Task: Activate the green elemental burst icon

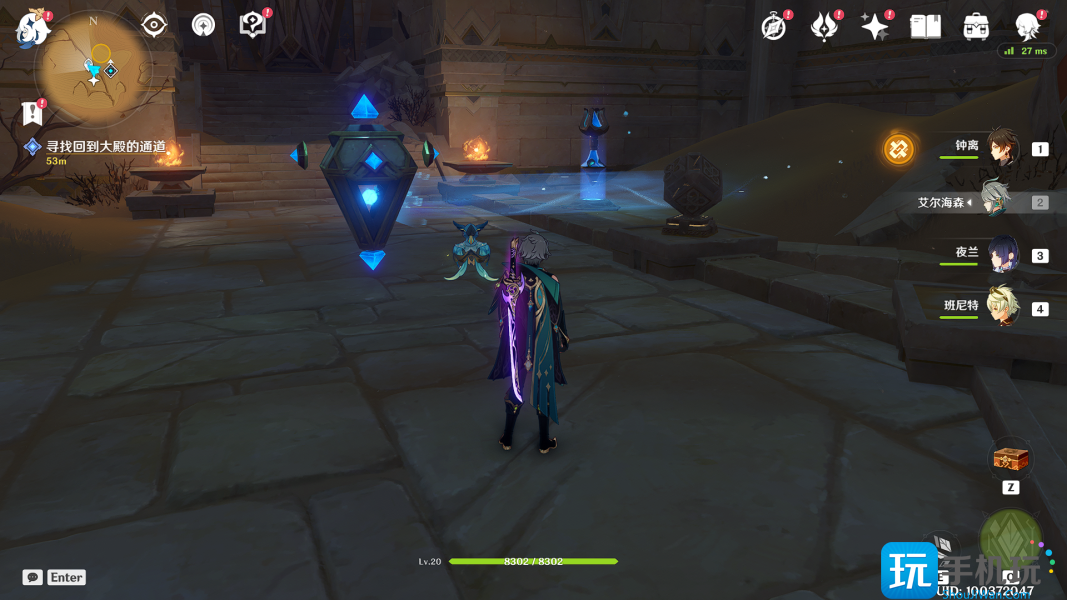Action: (x=1010, y=541)
